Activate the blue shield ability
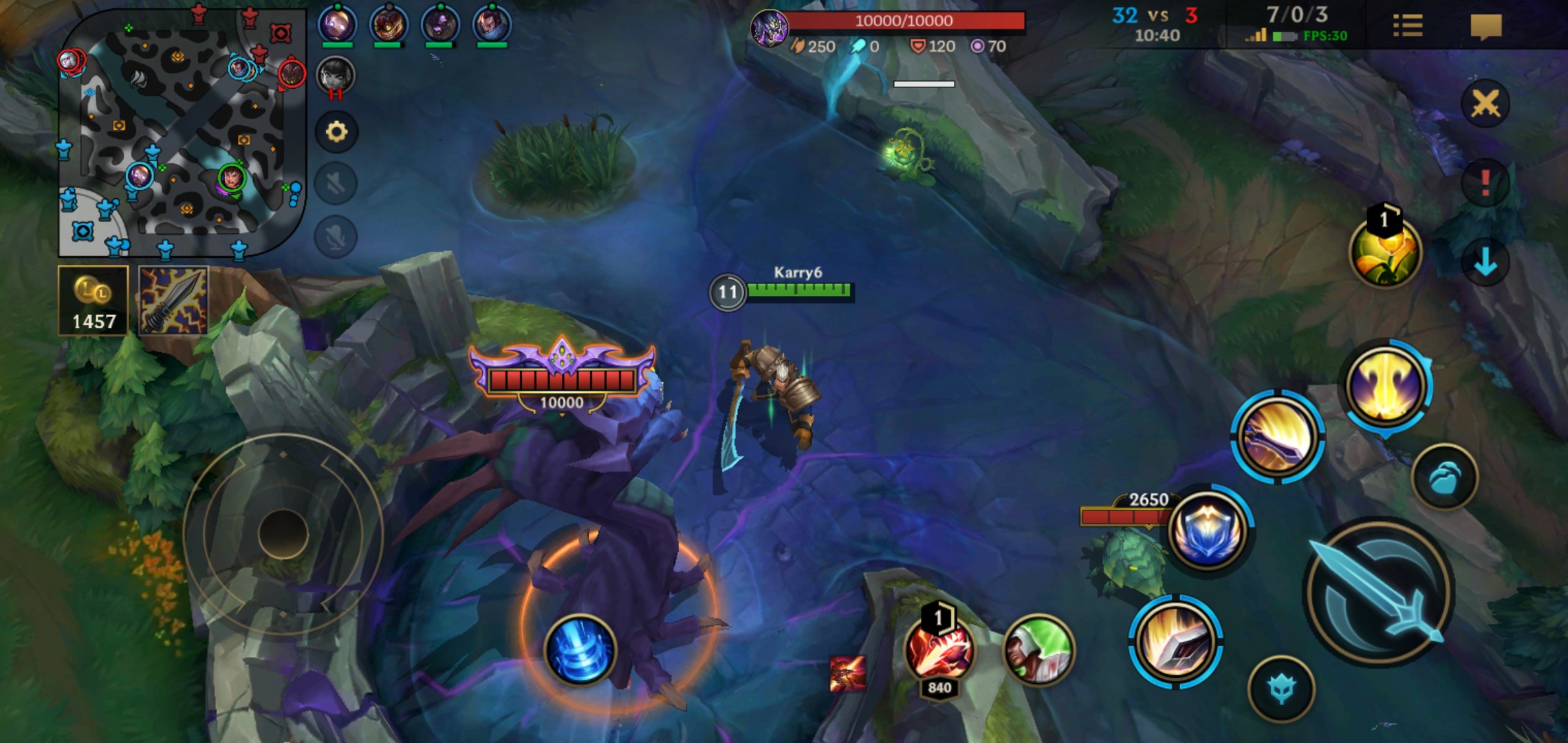Screen dimensions: 1568x743 [x=1208, y=531]
